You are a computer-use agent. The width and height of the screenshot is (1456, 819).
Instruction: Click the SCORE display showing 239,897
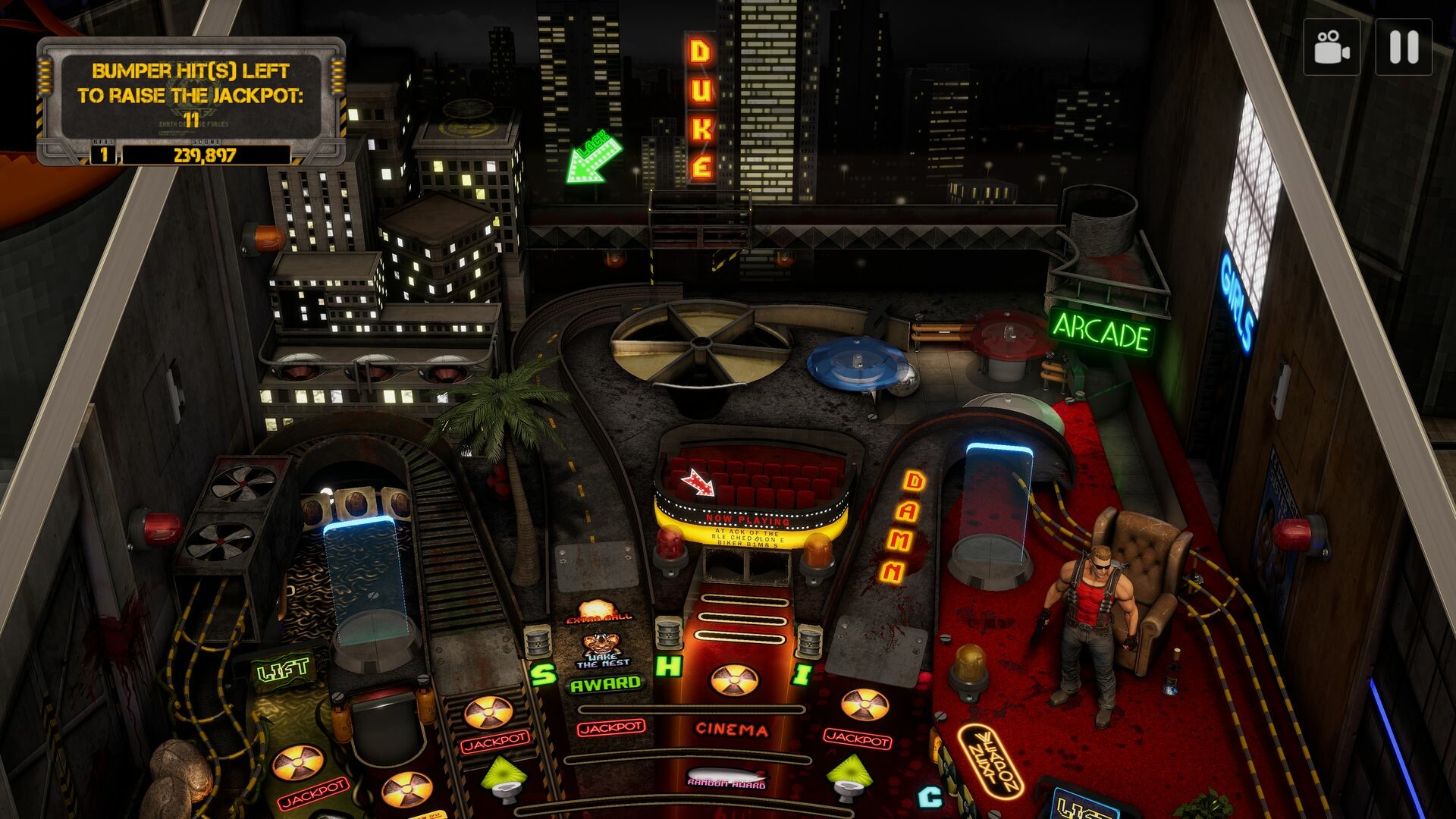tap(206, 154)
